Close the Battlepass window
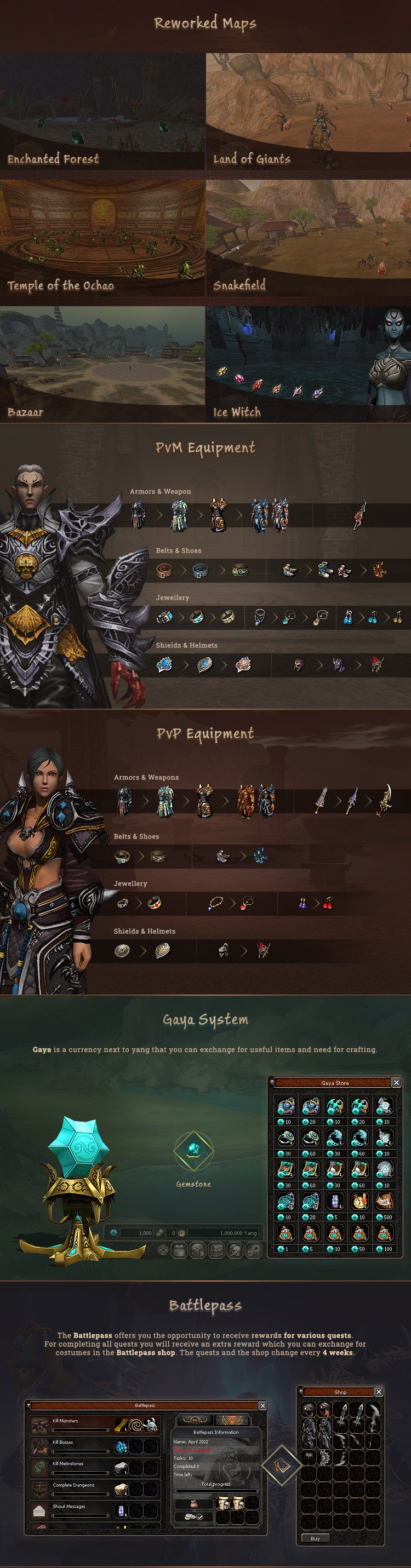 point(262,1405)
